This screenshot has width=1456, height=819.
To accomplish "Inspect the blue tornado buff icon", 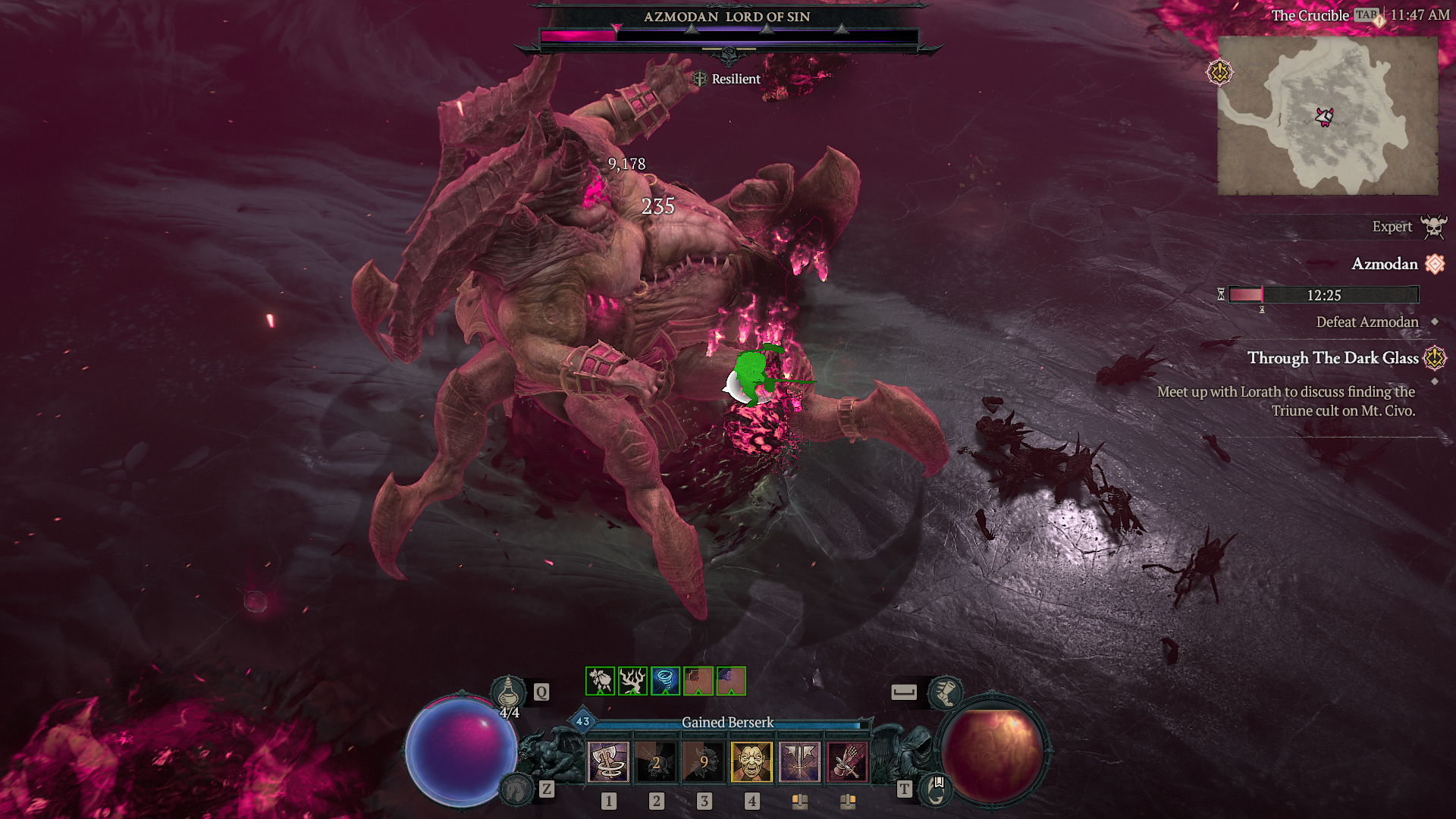I will [x=665, y=681].
